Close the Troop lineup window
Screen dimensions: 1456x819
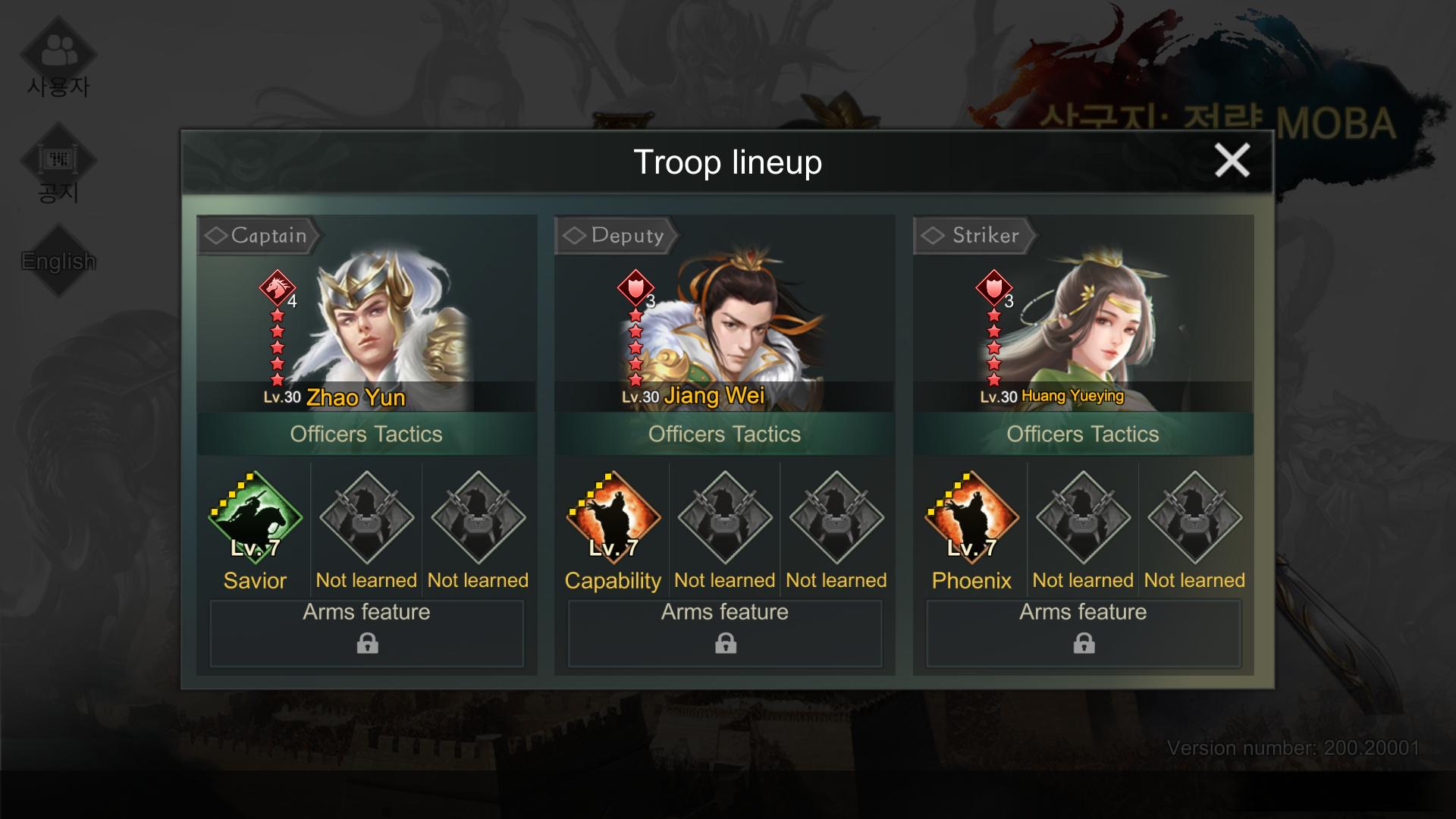point(1232,161)
